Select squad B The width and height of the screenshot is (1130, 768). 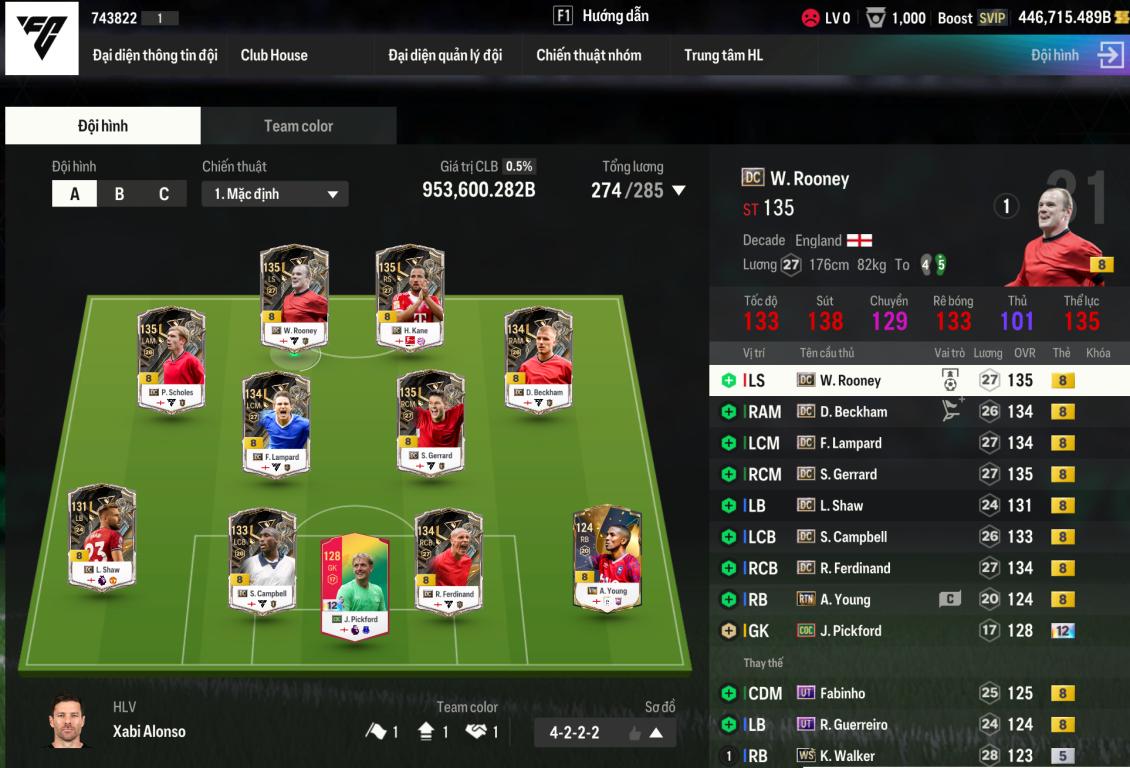[119, 194]
